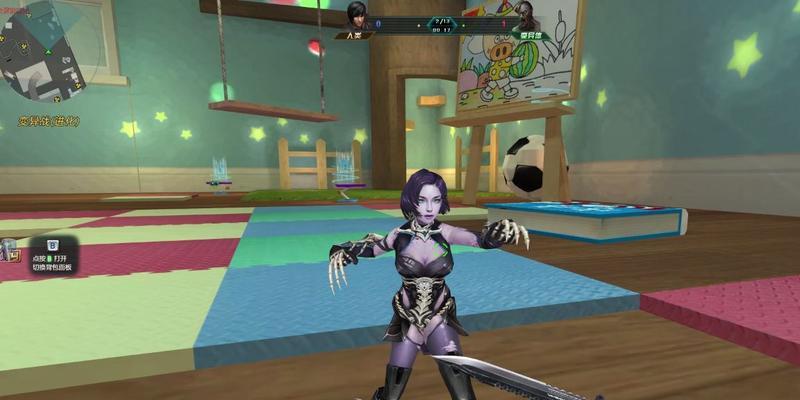The image size is (800, 400).
Task: Click the minimap in the corner
Action: coord(48,55)
